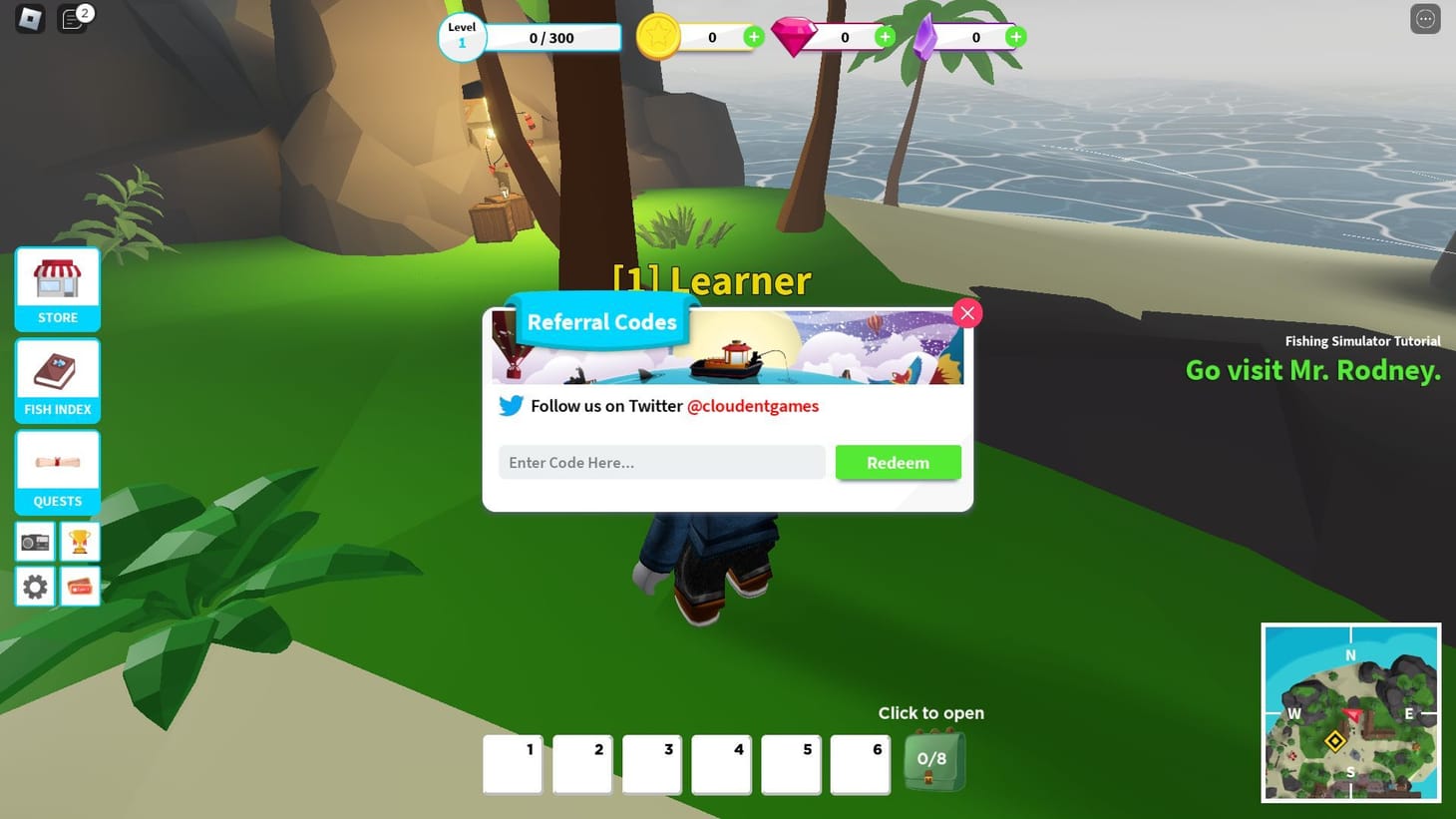Follow the @cloudentgames link
The height and width of the screenshot is (819, 1456).
coord(753,406)
